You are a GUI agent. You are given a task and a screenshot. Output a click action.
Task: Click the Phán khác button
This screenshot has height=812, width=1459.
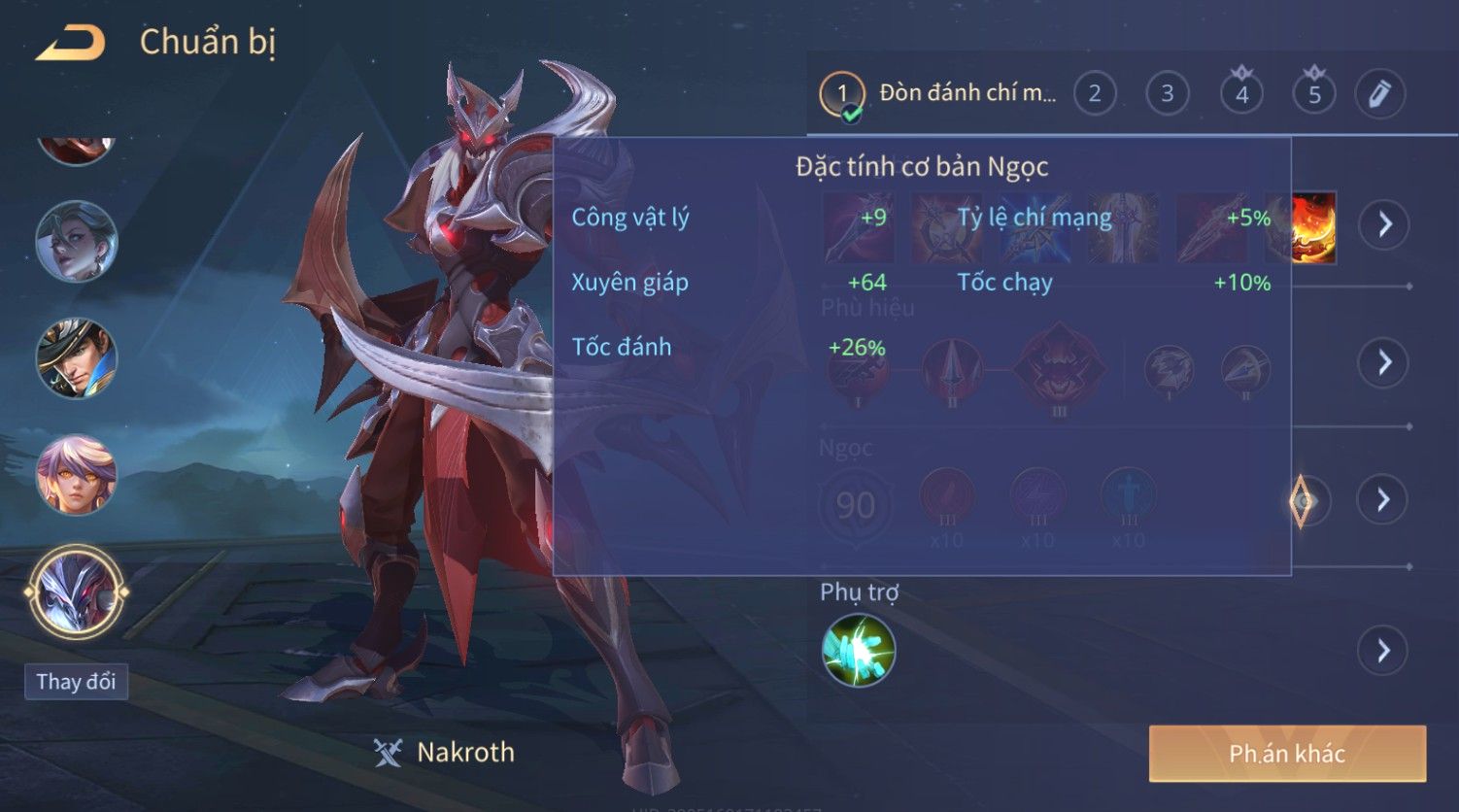pos(1287,754)
